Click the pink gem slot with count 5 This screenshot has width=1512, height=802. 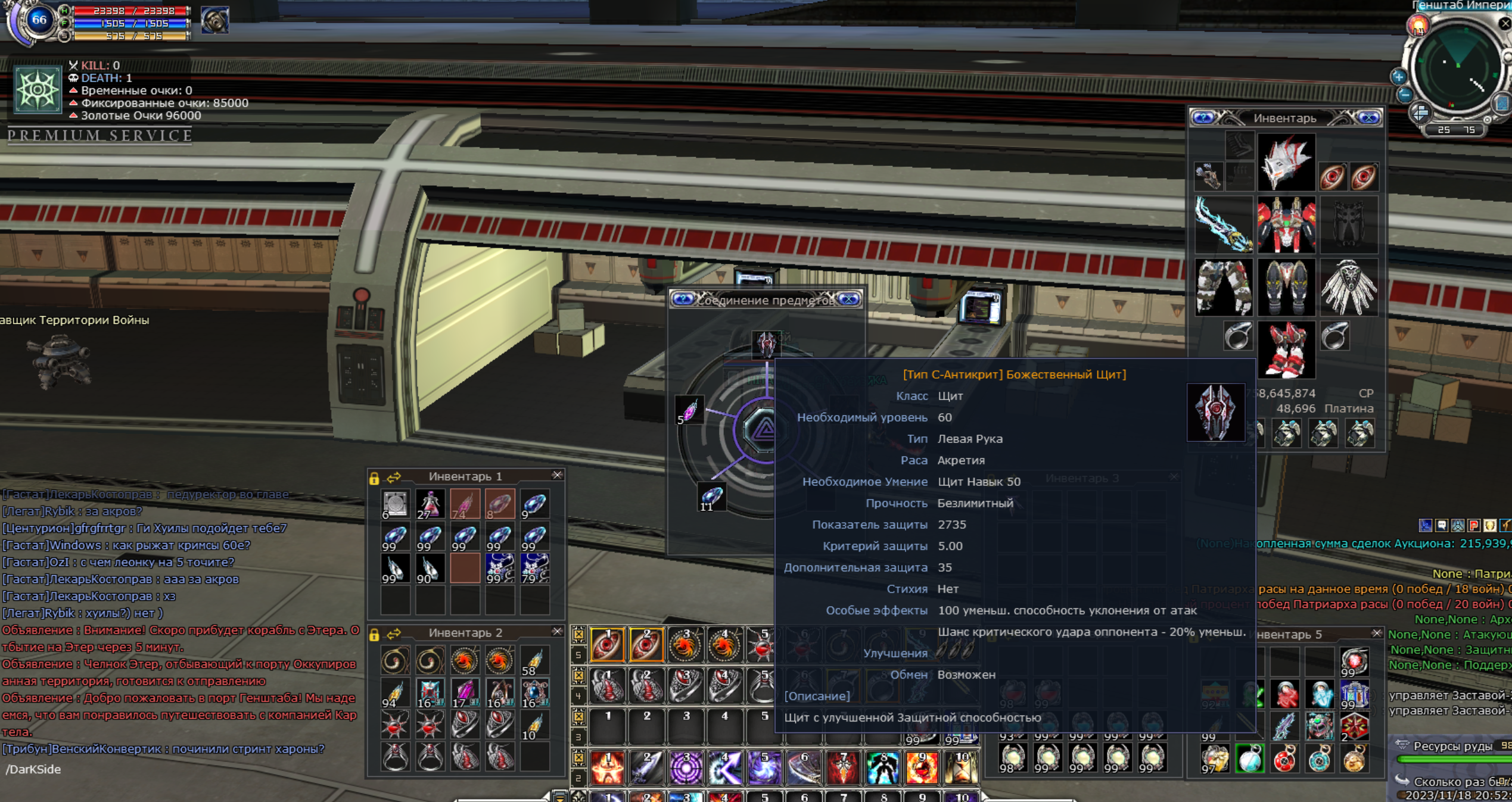689,411
